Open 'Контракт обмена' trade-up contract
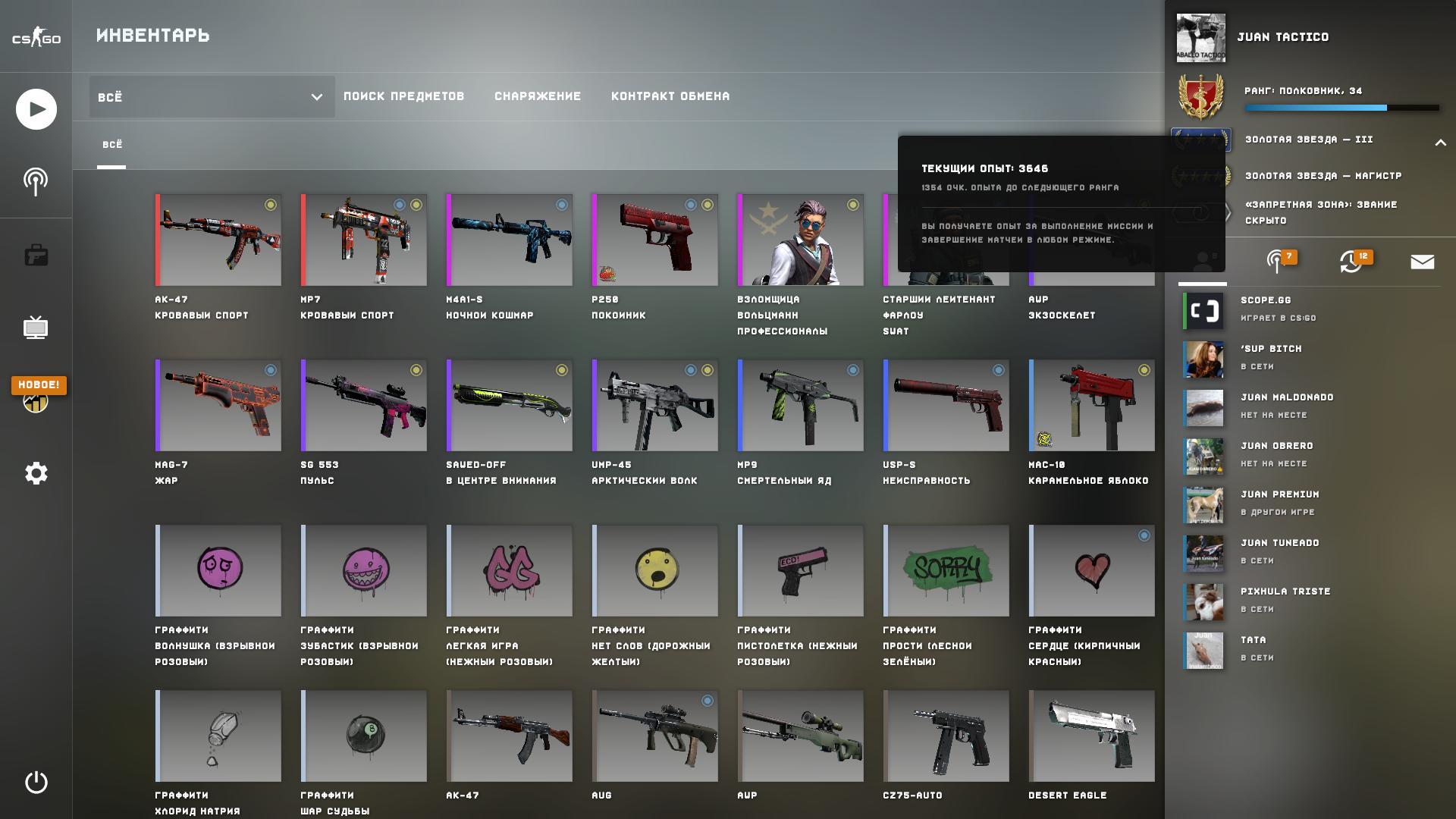1456x819 pixels. 670,96
